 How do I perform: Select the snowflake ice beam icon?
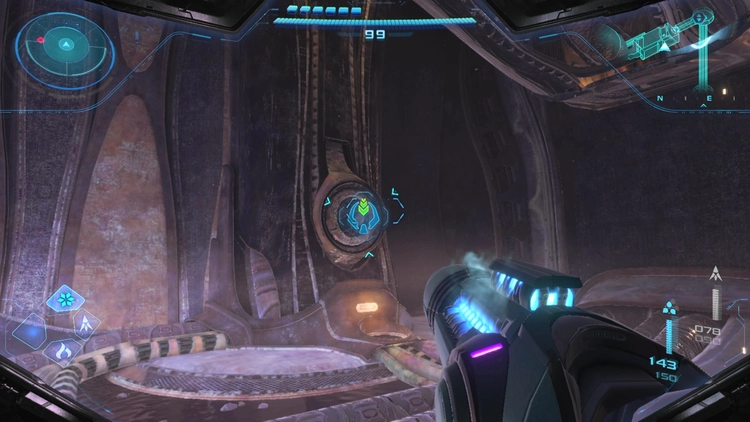tap(65, 299)
